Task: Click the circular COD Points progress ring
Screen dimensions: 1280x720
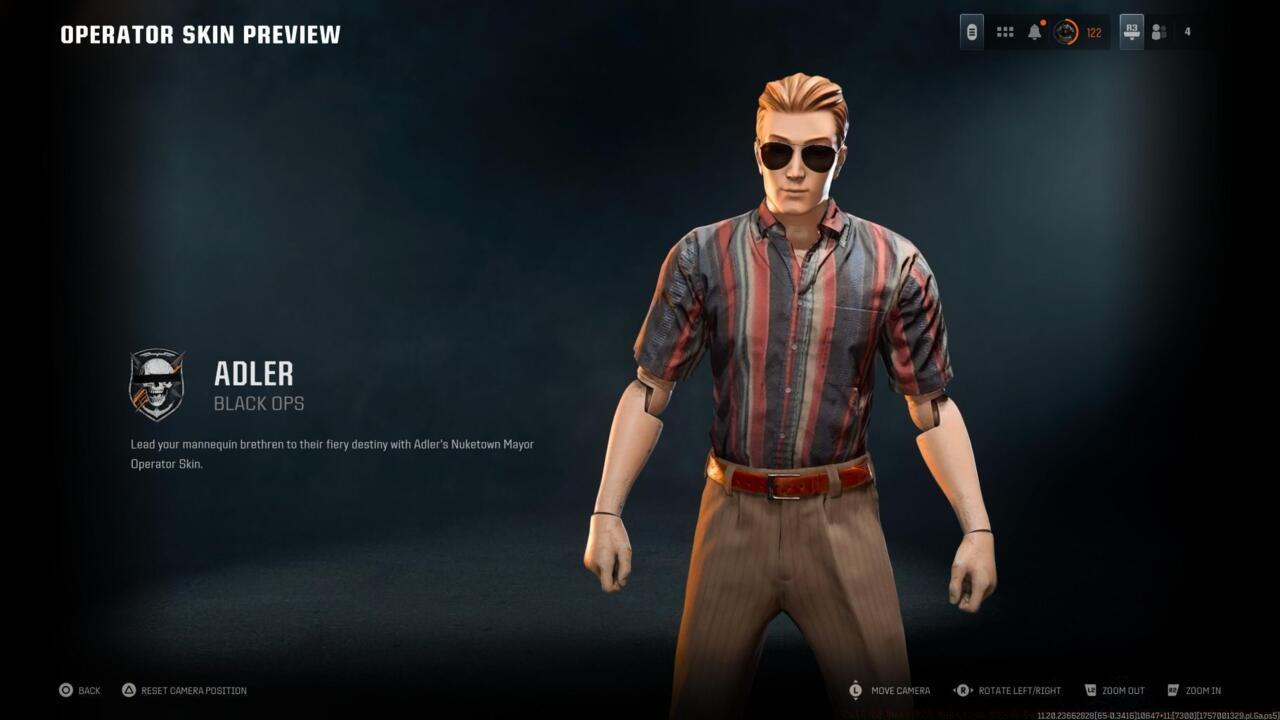Action: (x=1065, y=32)
